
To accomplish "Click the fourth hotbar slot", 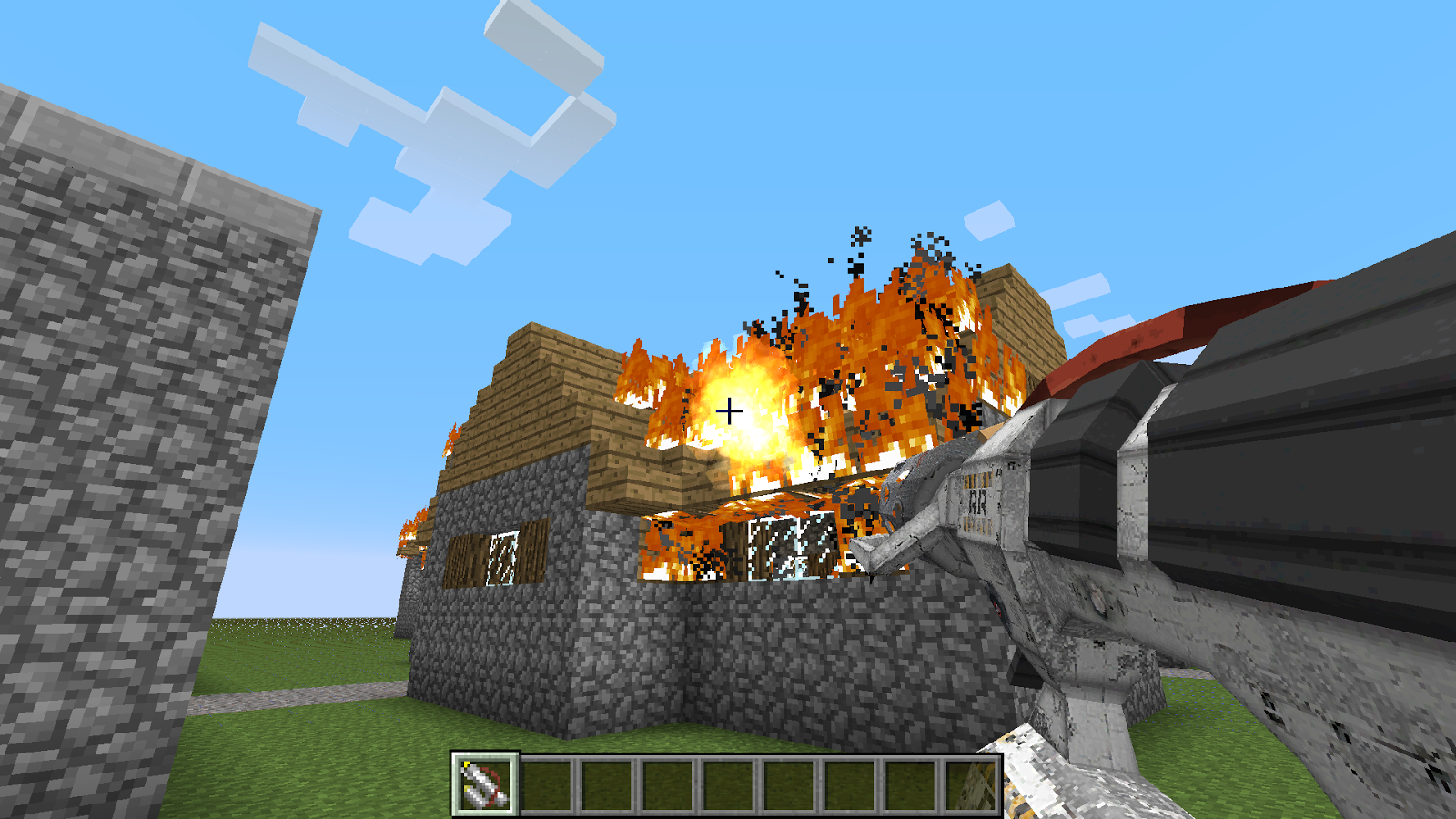I will coord(668,783).
